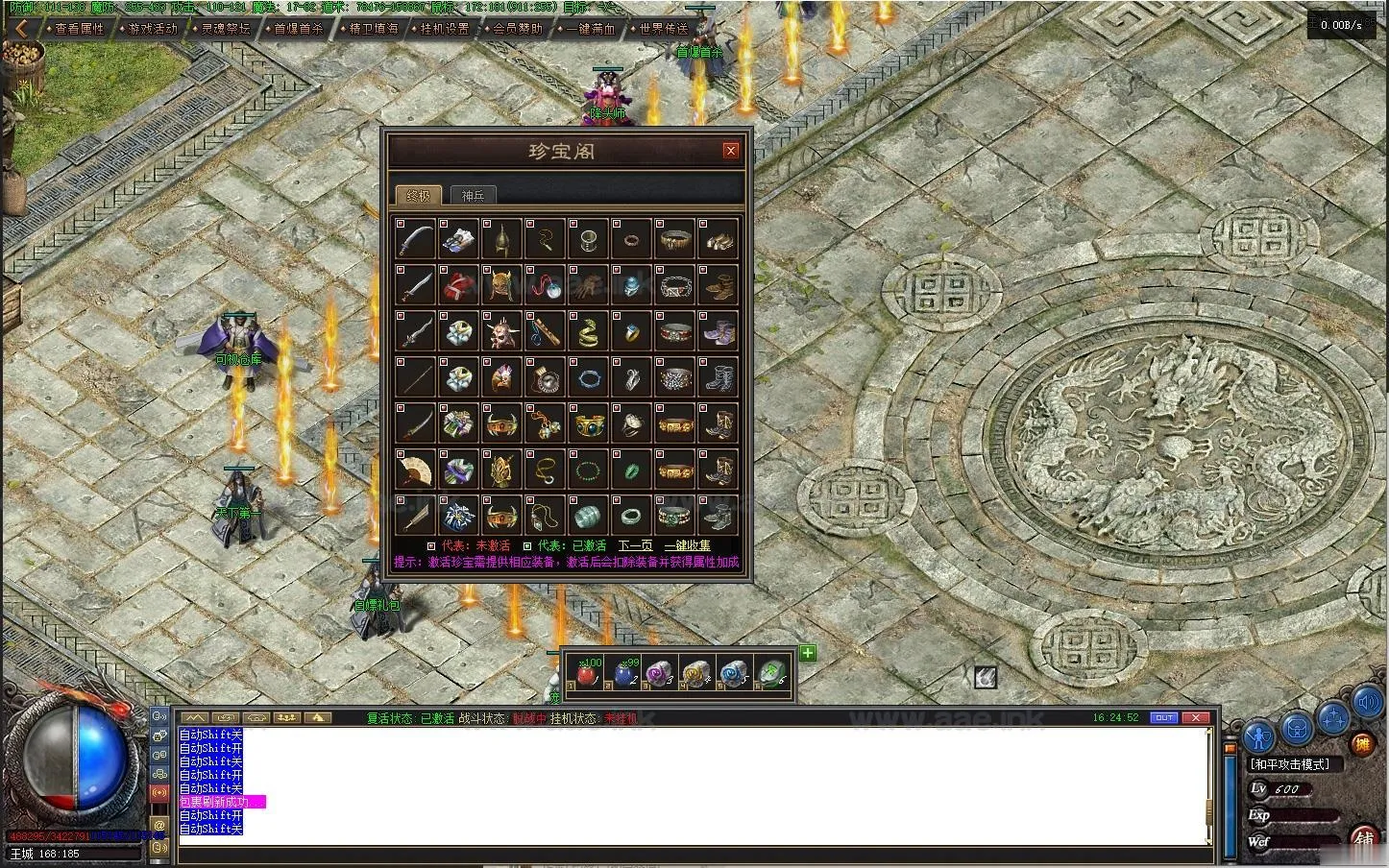Switch to the 神兵 tab

474,195
